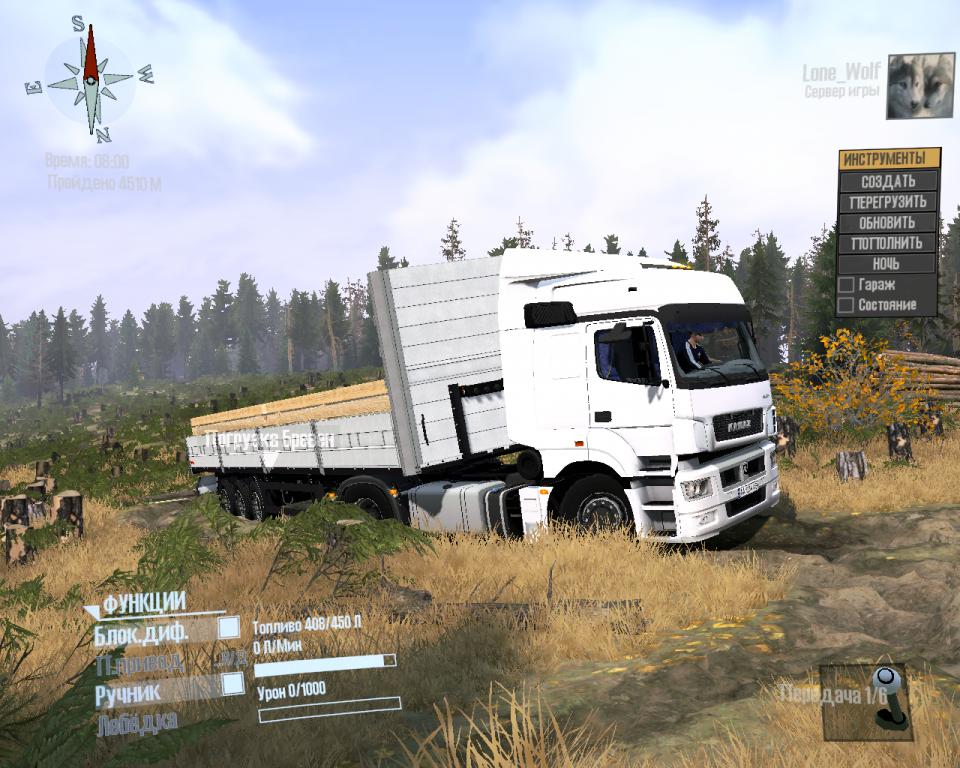Toggle the Ручник handbrake checkbox
960x768 pixels.
tap(233, 683)
